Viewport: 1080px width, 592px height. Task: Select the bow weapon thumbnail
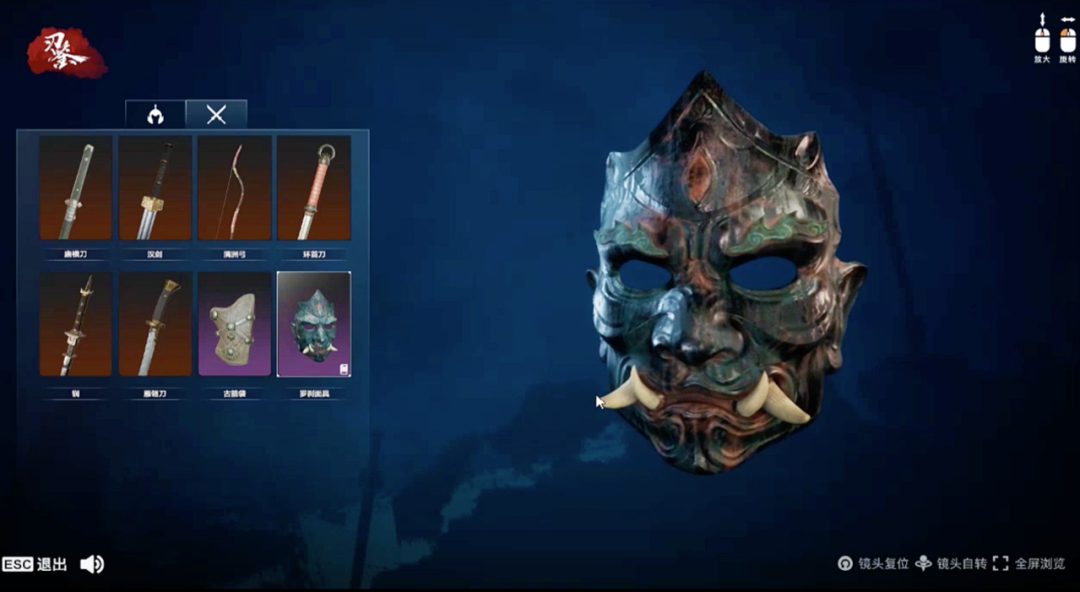coord(234,188)
